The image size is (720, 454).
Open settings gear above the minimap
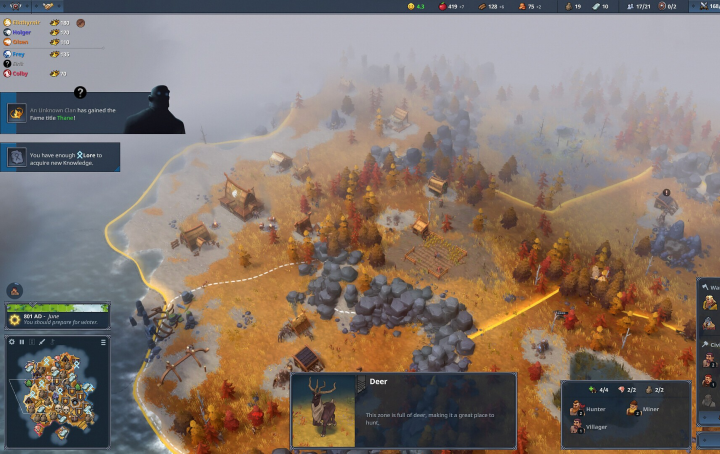pos(12,342)
